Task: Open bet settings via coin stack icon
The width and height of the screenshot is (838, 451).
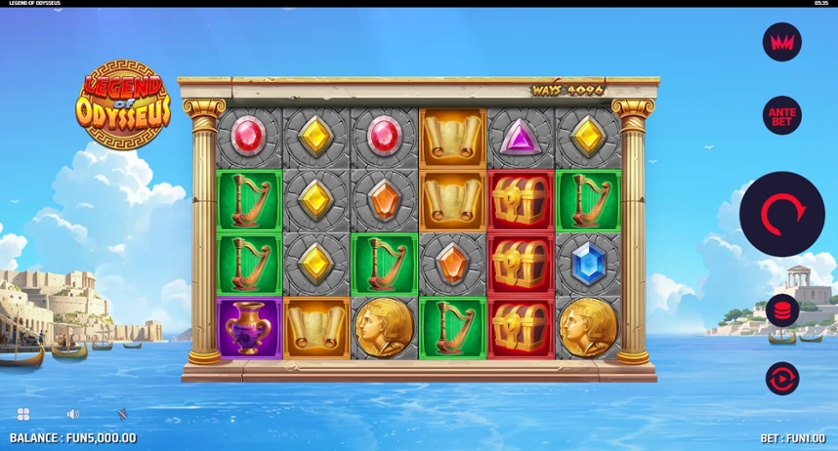Action: point(782,311)
